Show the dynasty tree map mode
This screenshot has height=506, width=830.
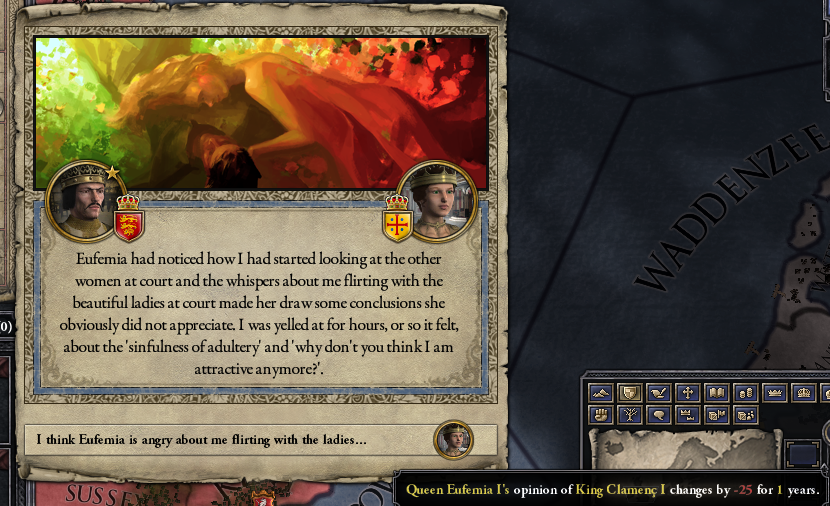pos(629,414)
